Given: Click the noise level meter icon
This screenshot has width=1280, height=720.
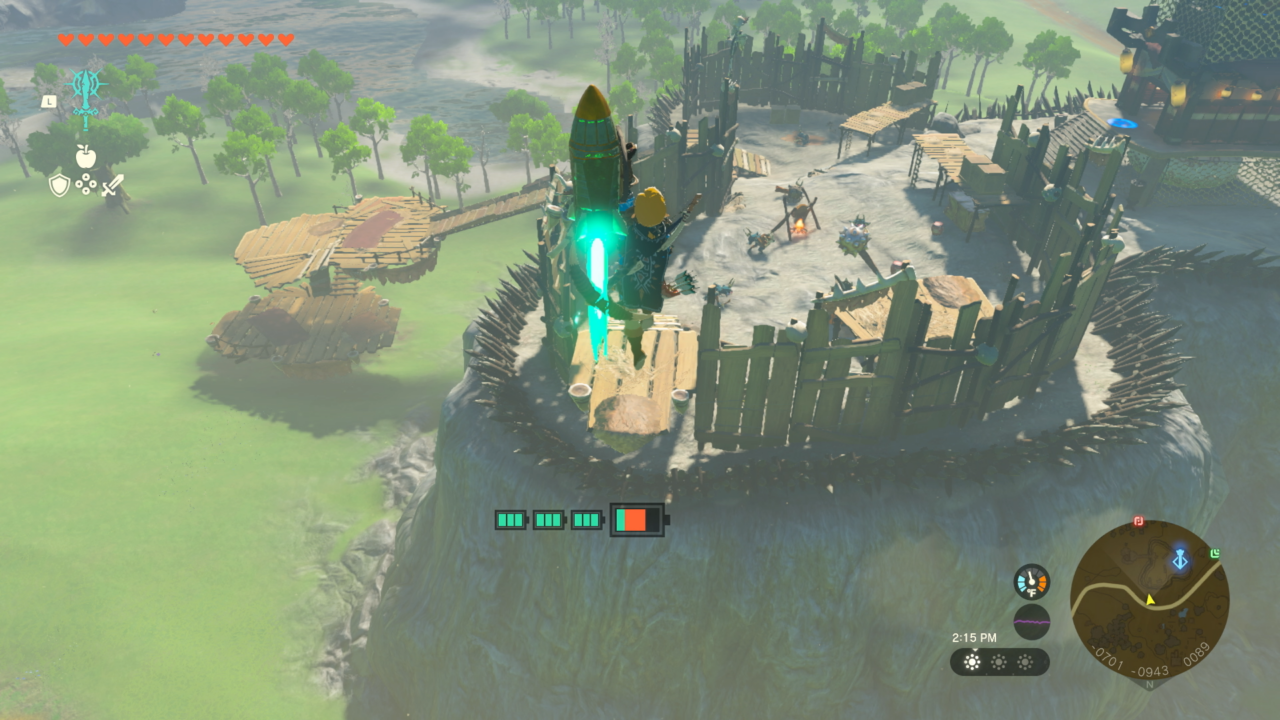Looking at the screenshot, I should [x=1031, y=621].
